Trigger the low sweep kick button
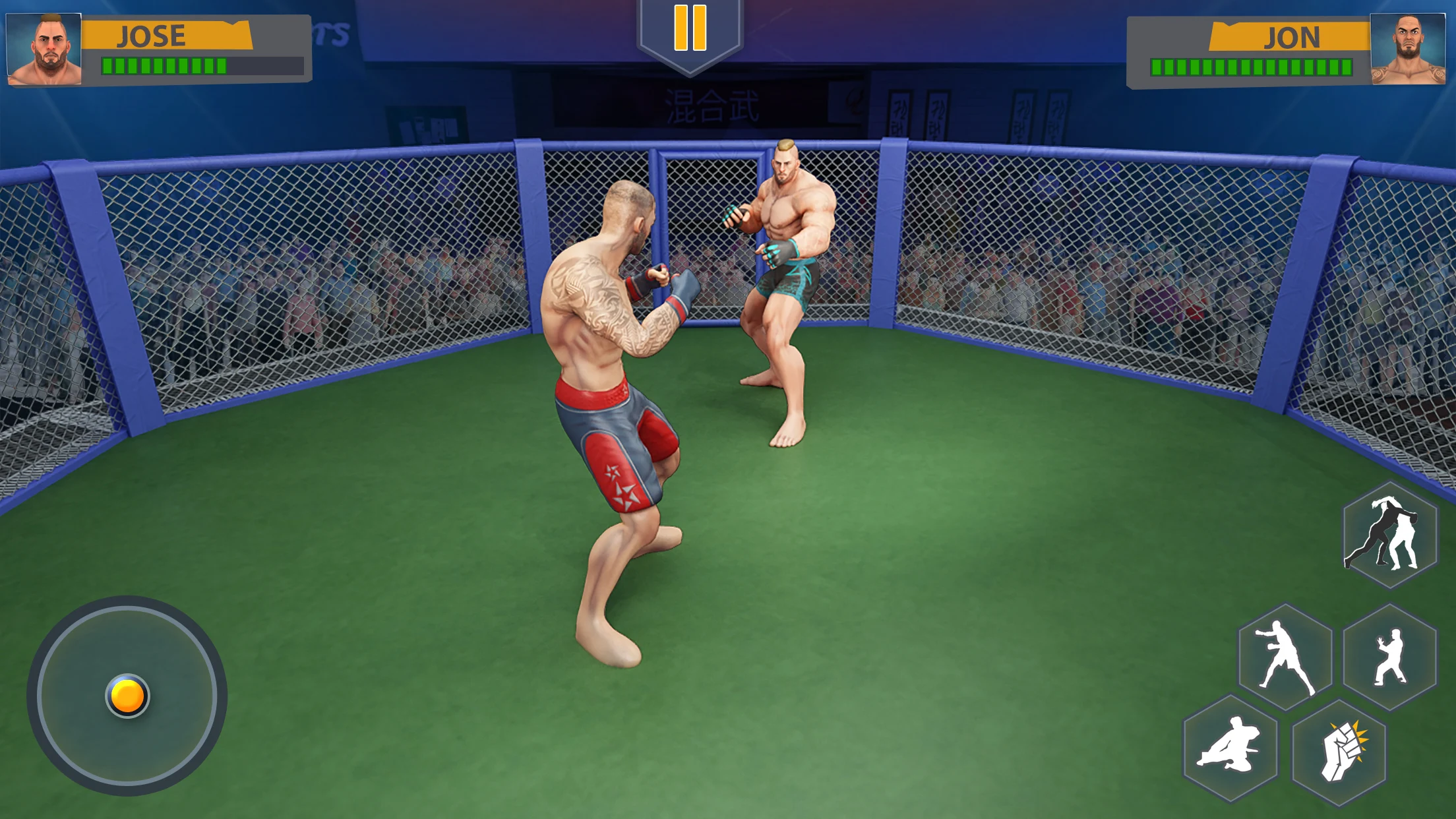1456x819 pixels. (1230, 748)
